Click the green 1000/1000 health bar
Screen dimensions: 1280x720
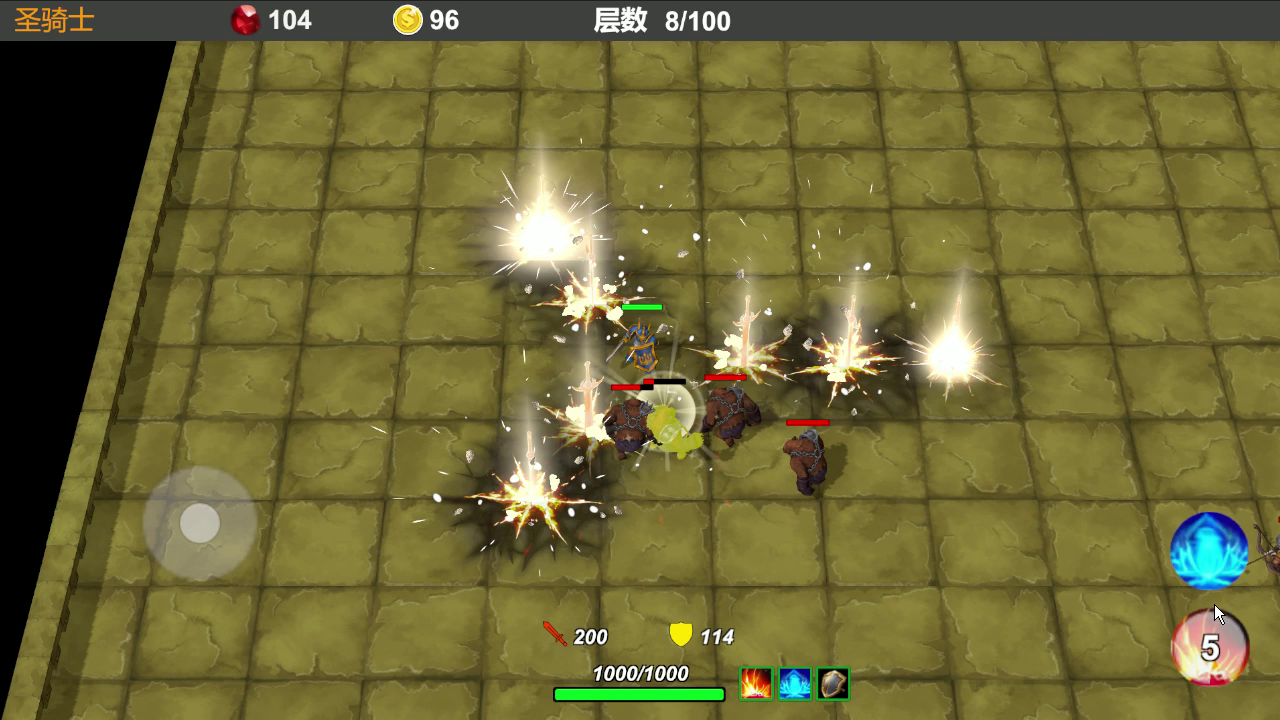click(639, 690)
